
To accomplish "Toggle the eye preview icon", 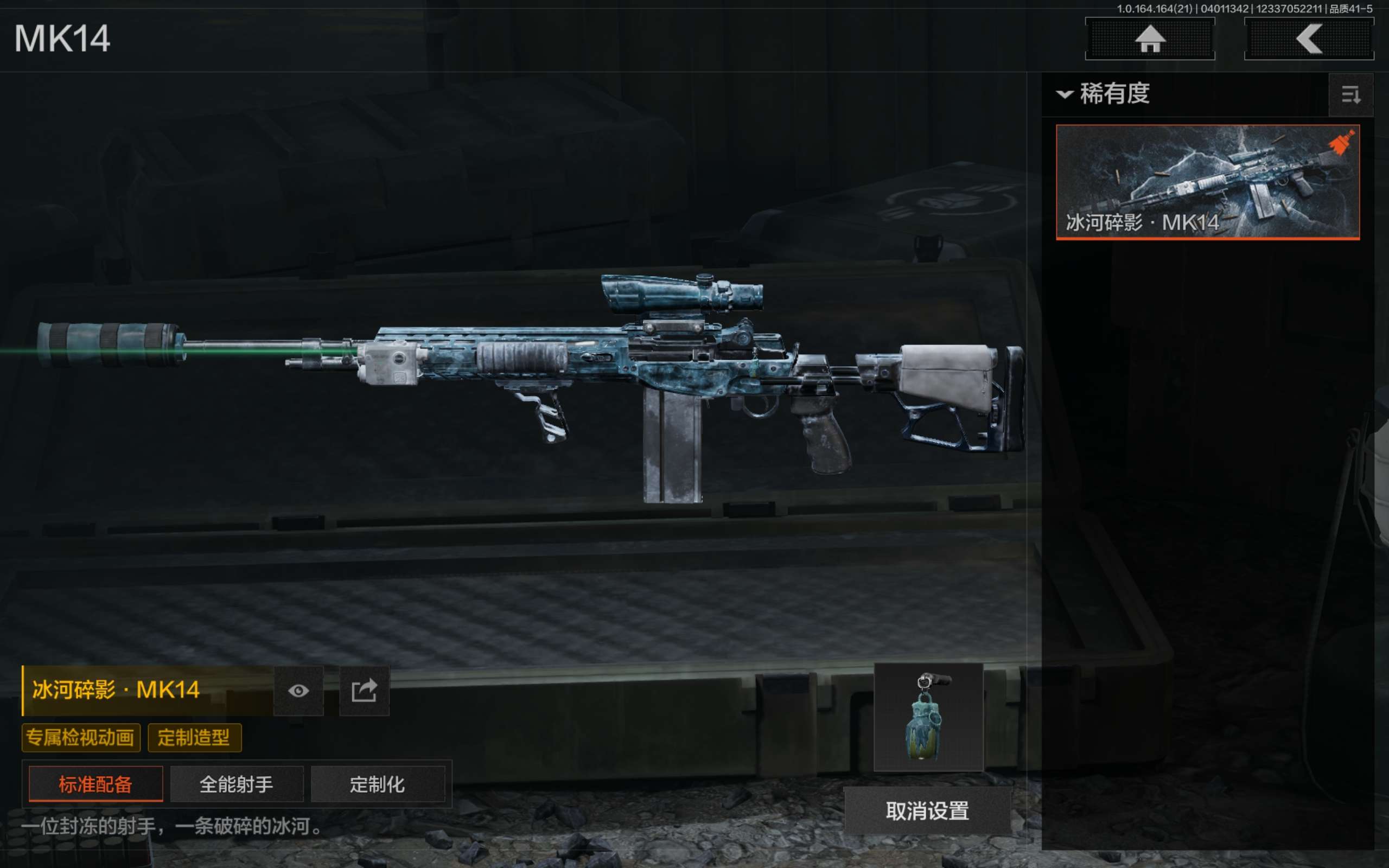I will [298, 691].
